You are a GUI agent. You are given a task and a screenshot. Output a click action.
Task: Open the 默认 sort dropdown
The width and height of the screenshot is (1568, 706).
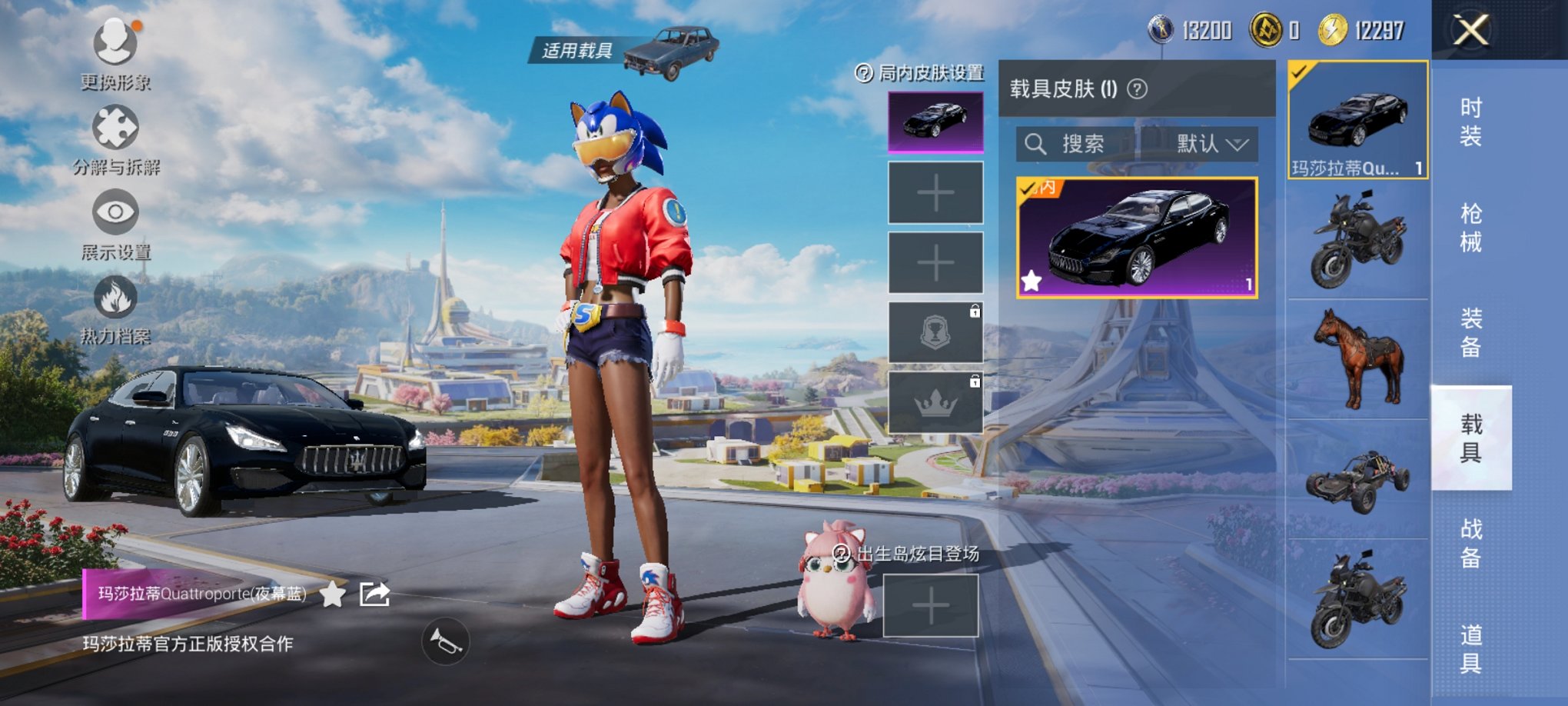coord(1211,144)
